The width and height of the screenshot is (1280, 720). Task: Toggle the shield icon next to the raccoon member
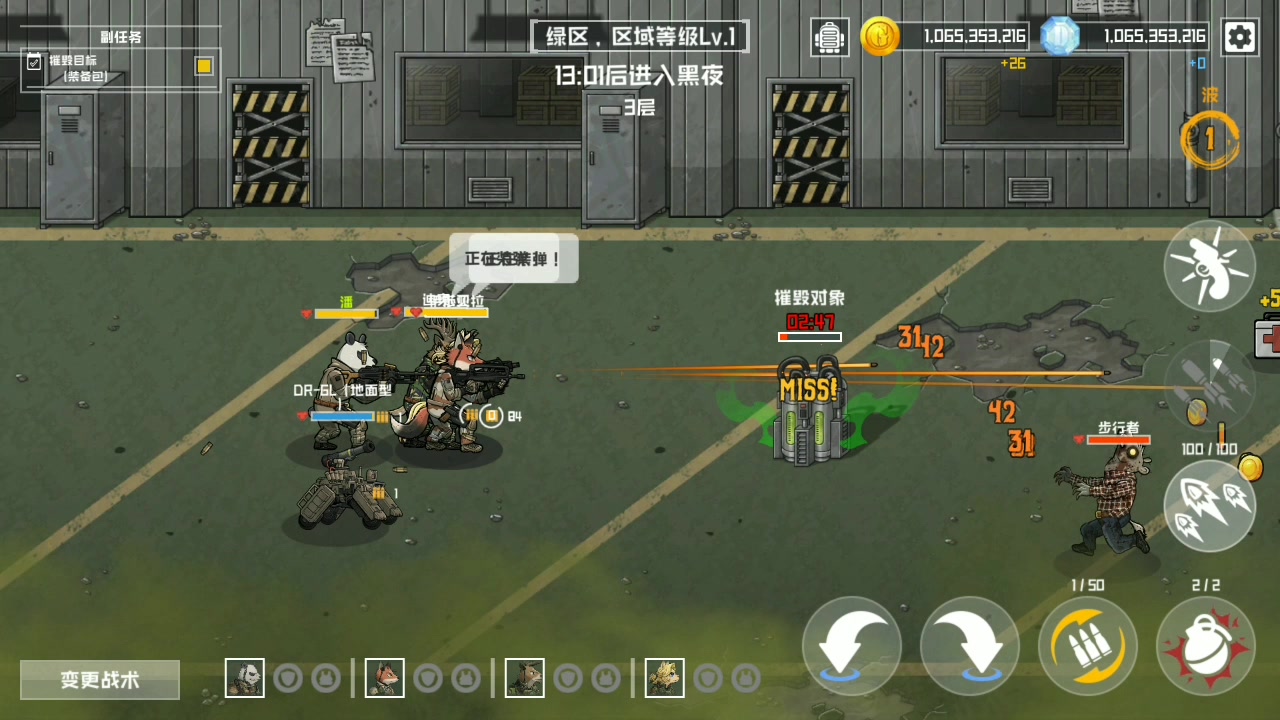pyautogui.click(x=569, y=677)
